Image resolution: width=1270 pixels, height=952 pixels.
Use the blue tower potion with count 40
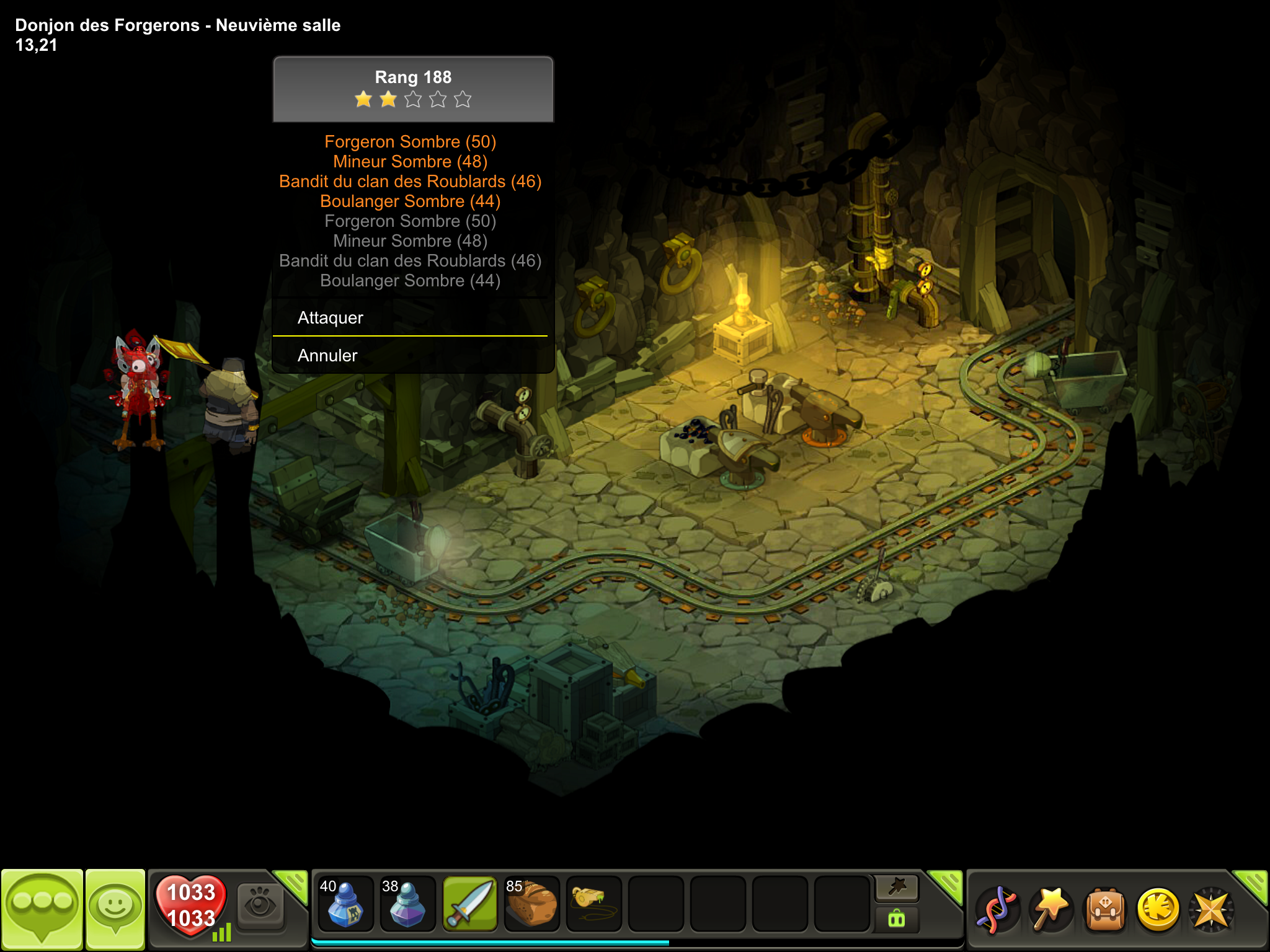pos(345,904)
